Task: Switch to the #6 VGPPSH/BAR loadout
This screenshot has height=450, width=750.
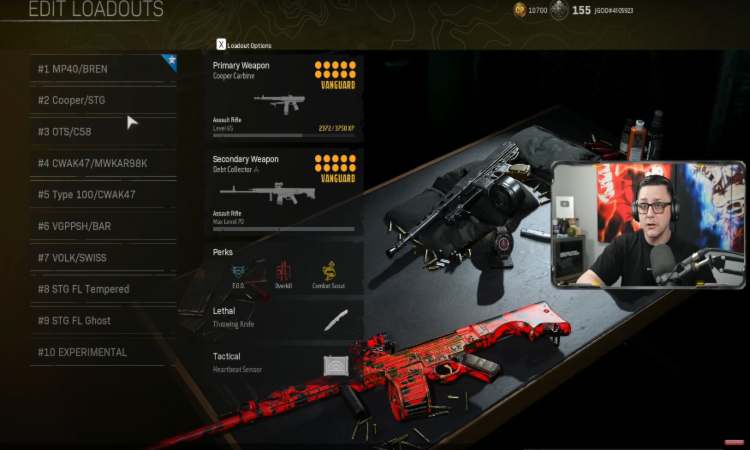Action: 102,226
